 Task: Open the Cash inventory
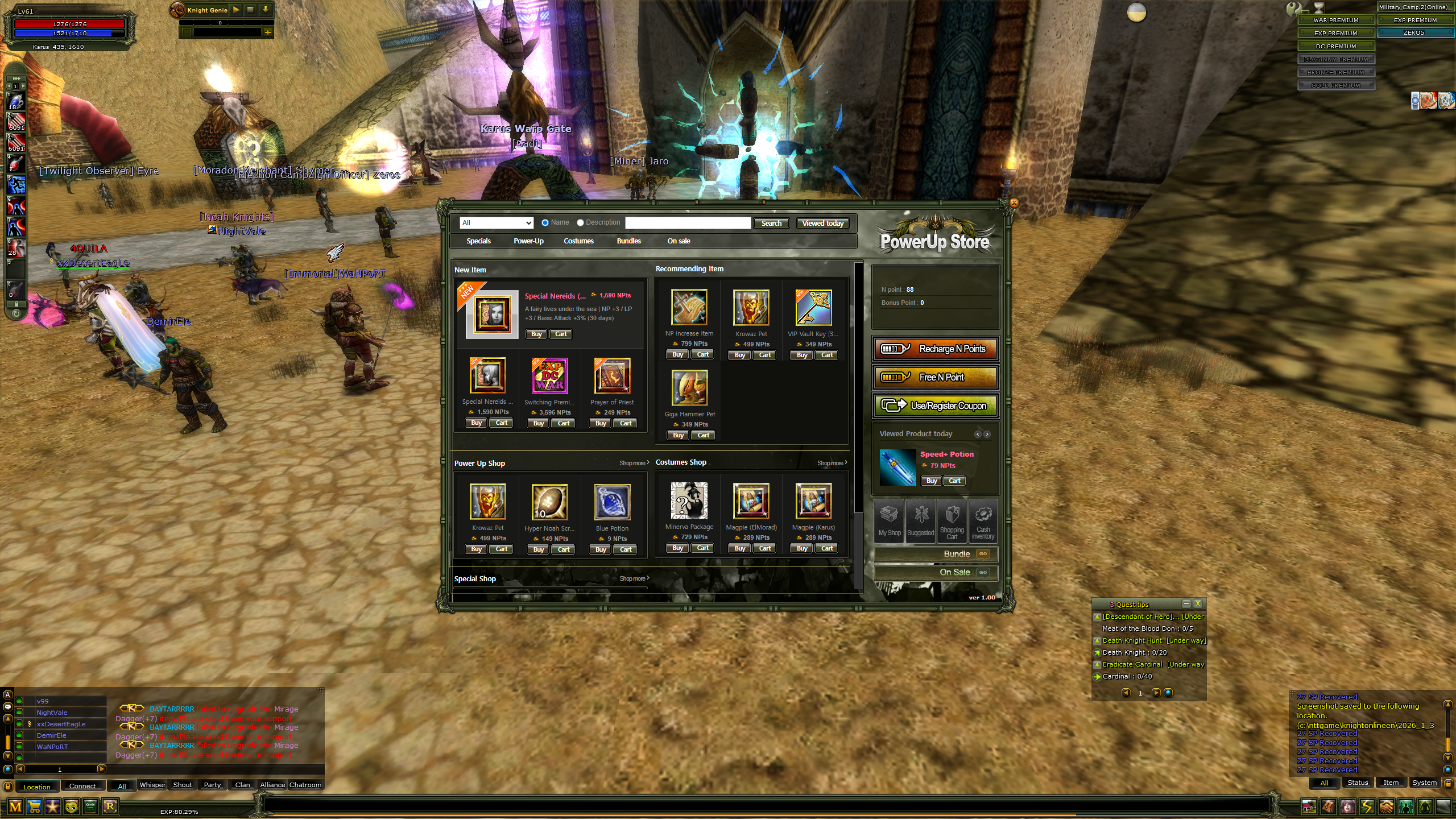click(983, 521)
